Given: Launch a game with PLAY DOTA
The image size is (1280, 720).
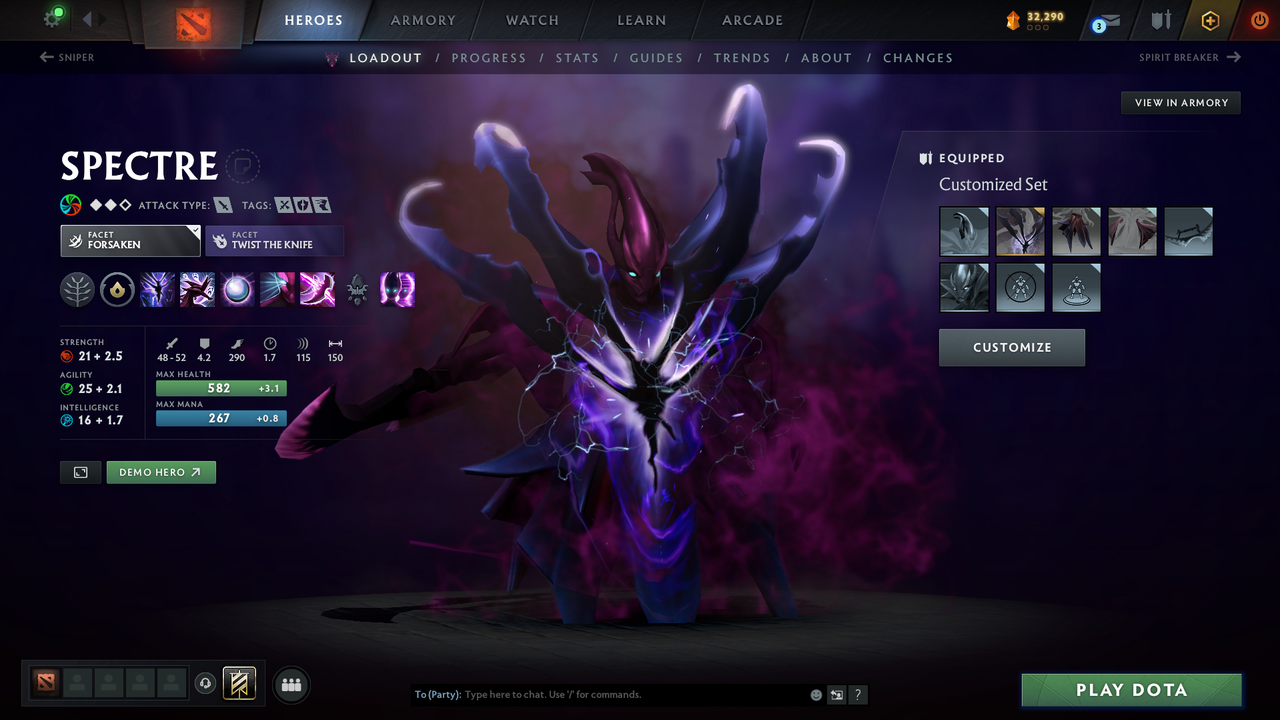Looking at the screenshot, I should pos(1131,689).
